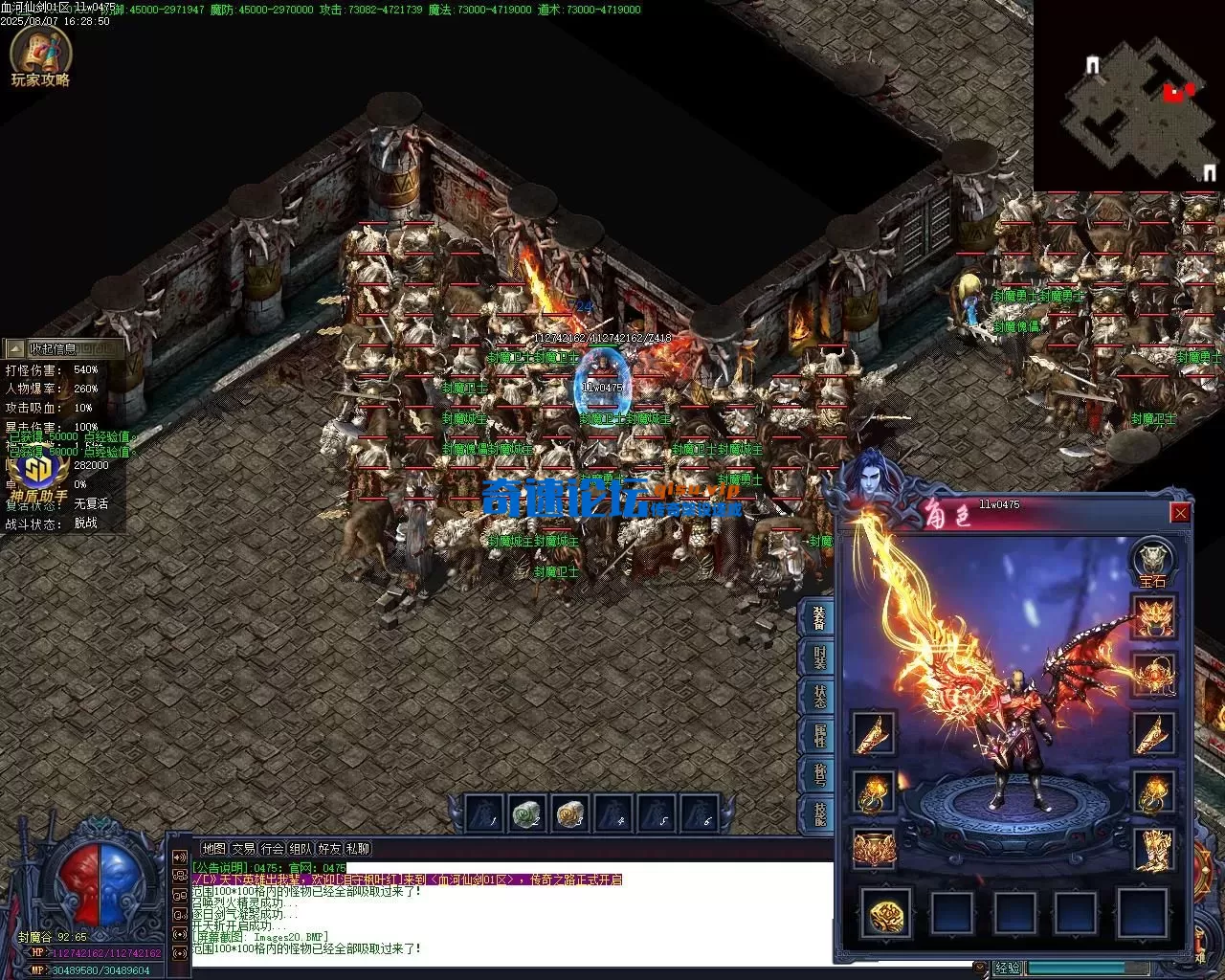Switch to the 技能 skills tab
This screenshot has height=980, width=1225.
pyautogui.click(x=819, y=814)
